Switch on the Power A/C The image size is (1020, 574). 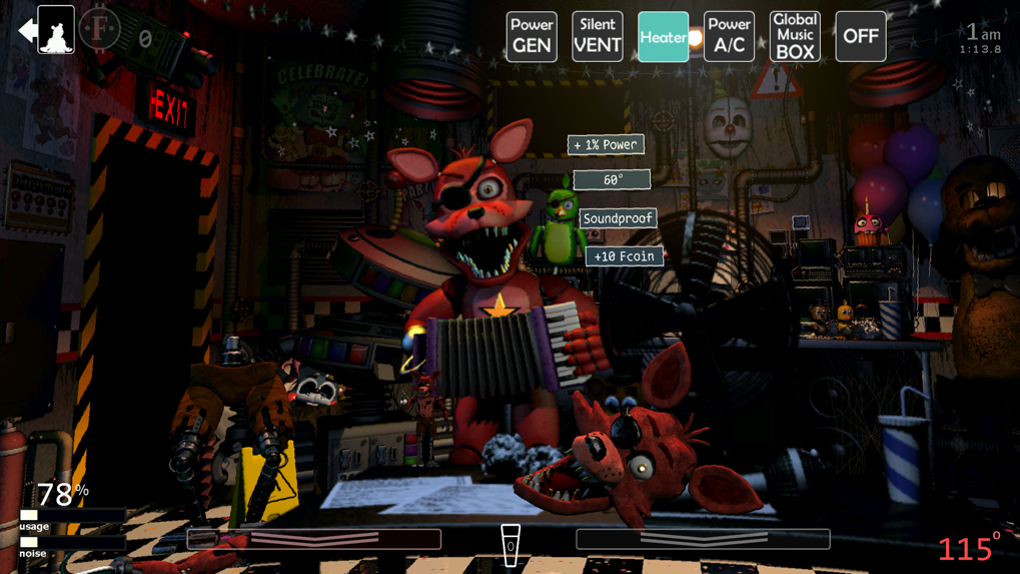pyautogui.click(x=729, y=37)
